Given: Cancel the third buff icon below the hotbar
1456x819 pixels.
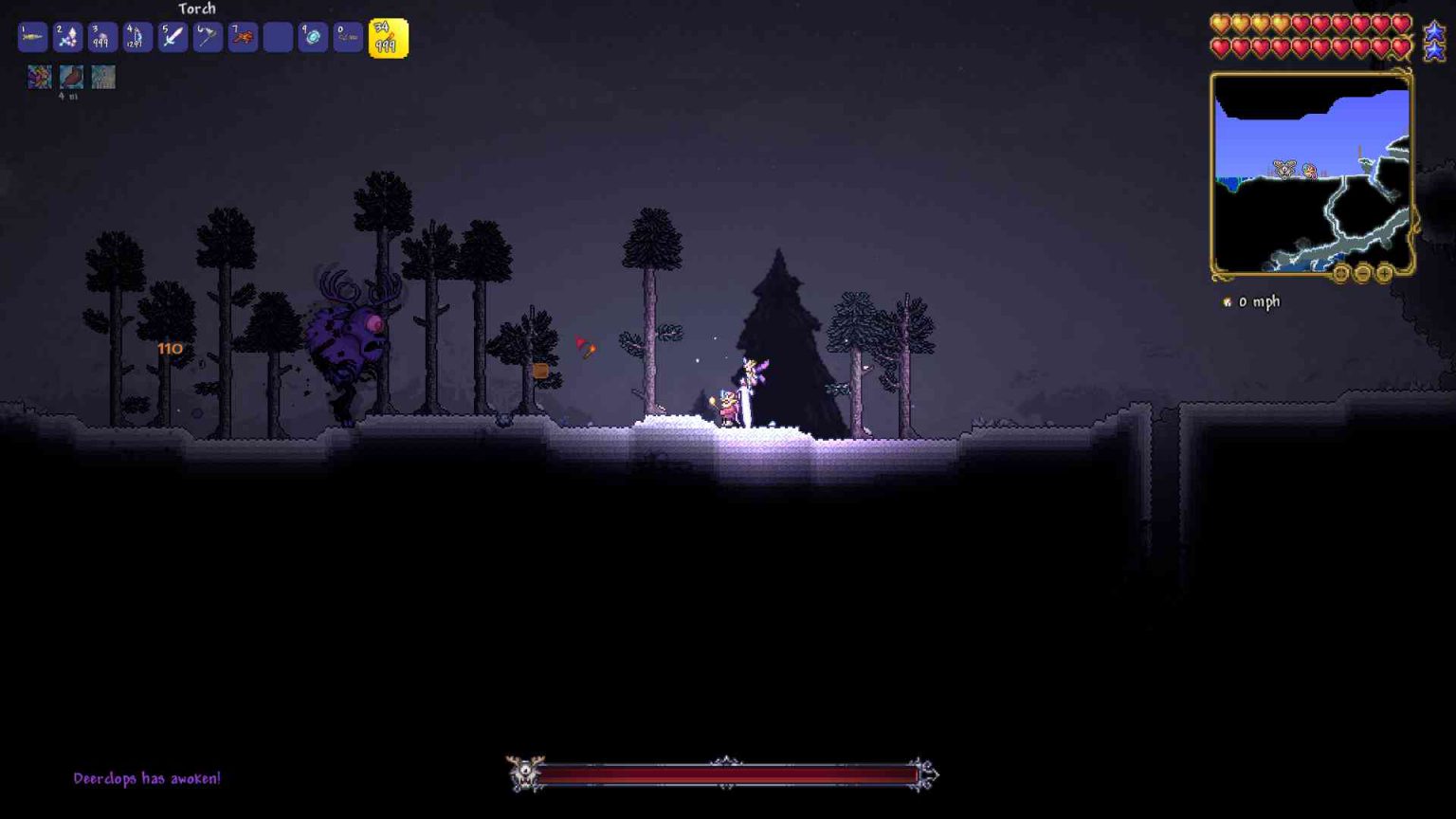Looking at the screenshot, I should (103, 78).
